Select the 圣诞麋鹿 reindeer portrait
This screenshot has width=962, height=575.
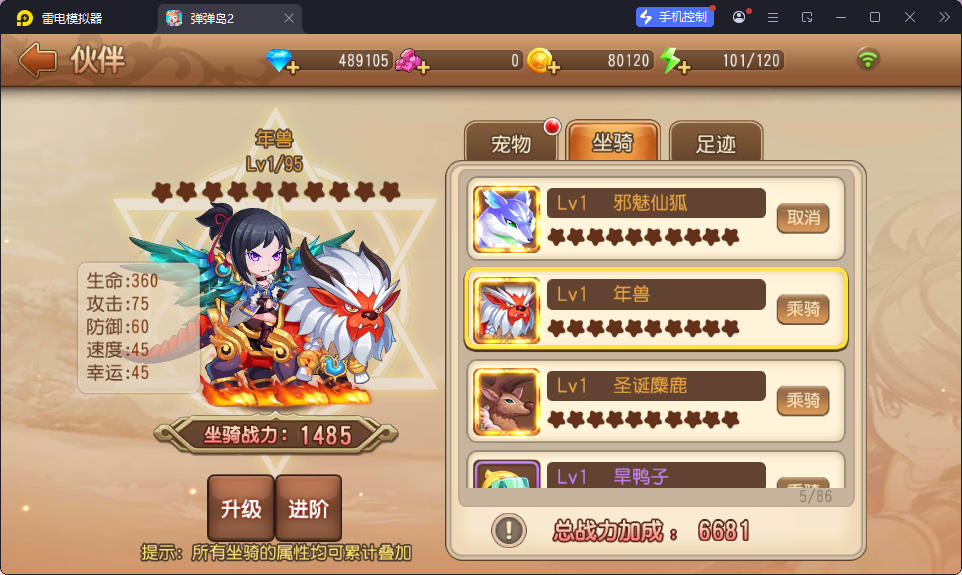click(507, 402)
